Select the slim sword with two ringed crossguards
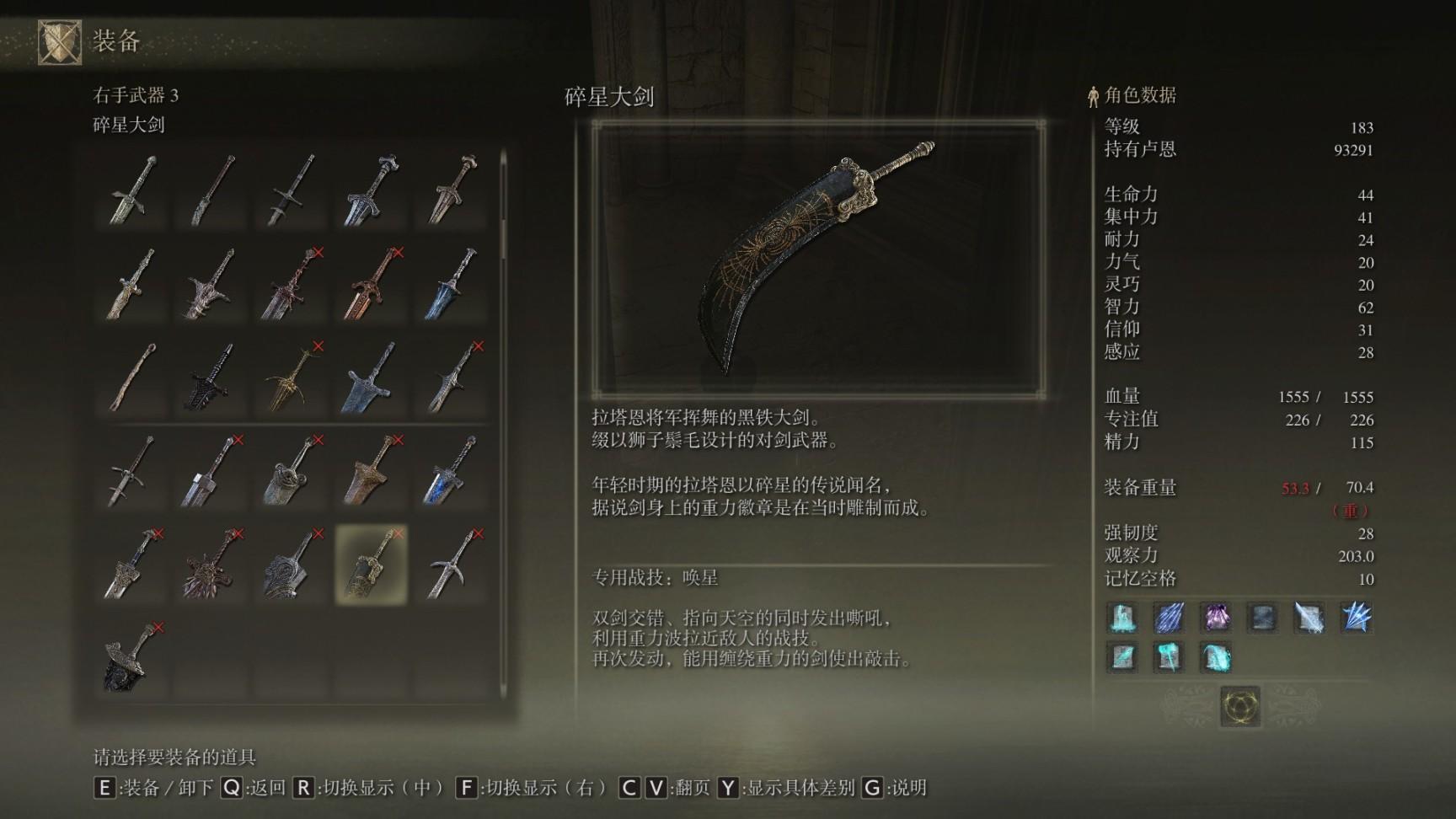 click(131, 471)
